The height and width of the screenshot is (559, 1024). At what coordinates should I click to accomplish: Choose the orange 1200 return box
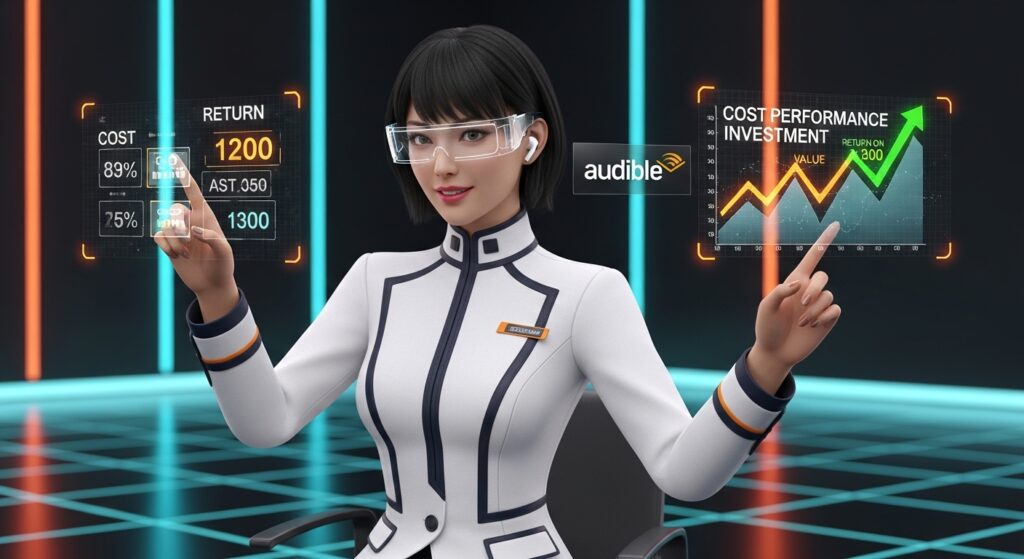(x=242, y=149)
